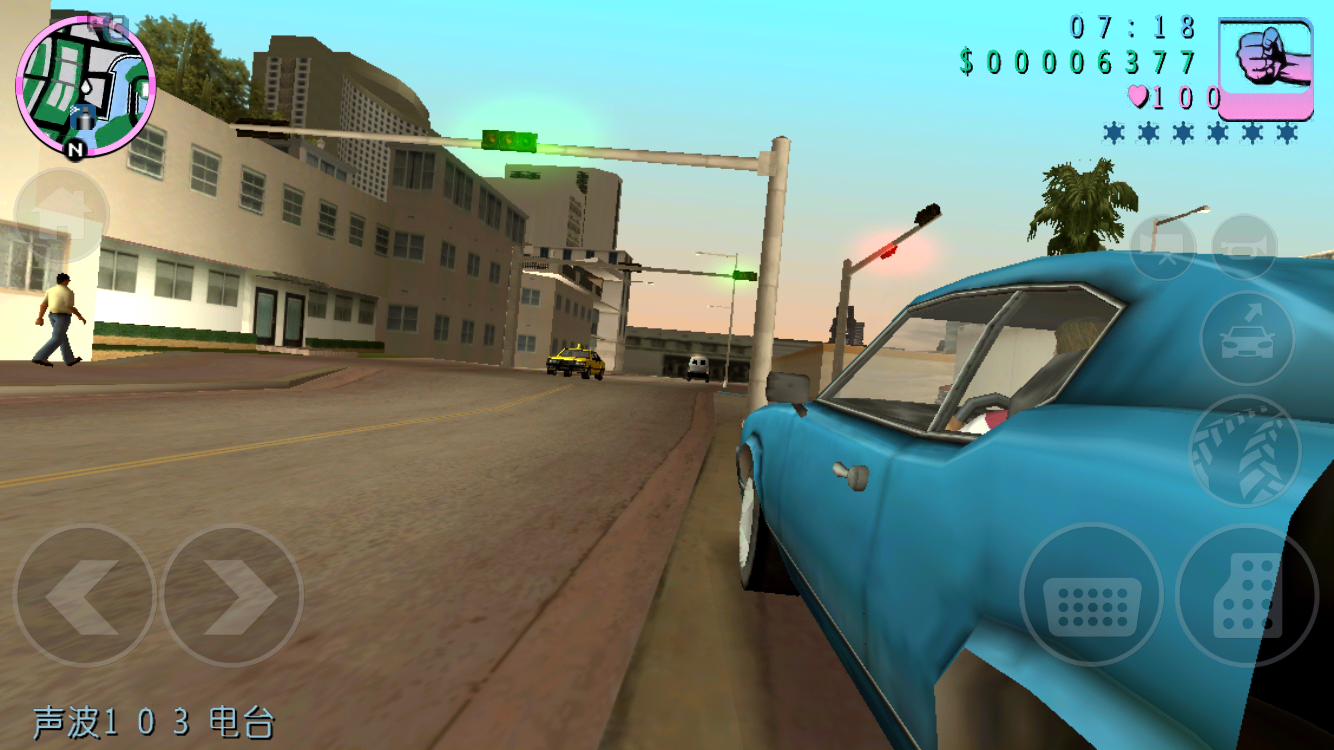
Task: Exit the vehicle using the car button
Action: [x=1247, y=338]
